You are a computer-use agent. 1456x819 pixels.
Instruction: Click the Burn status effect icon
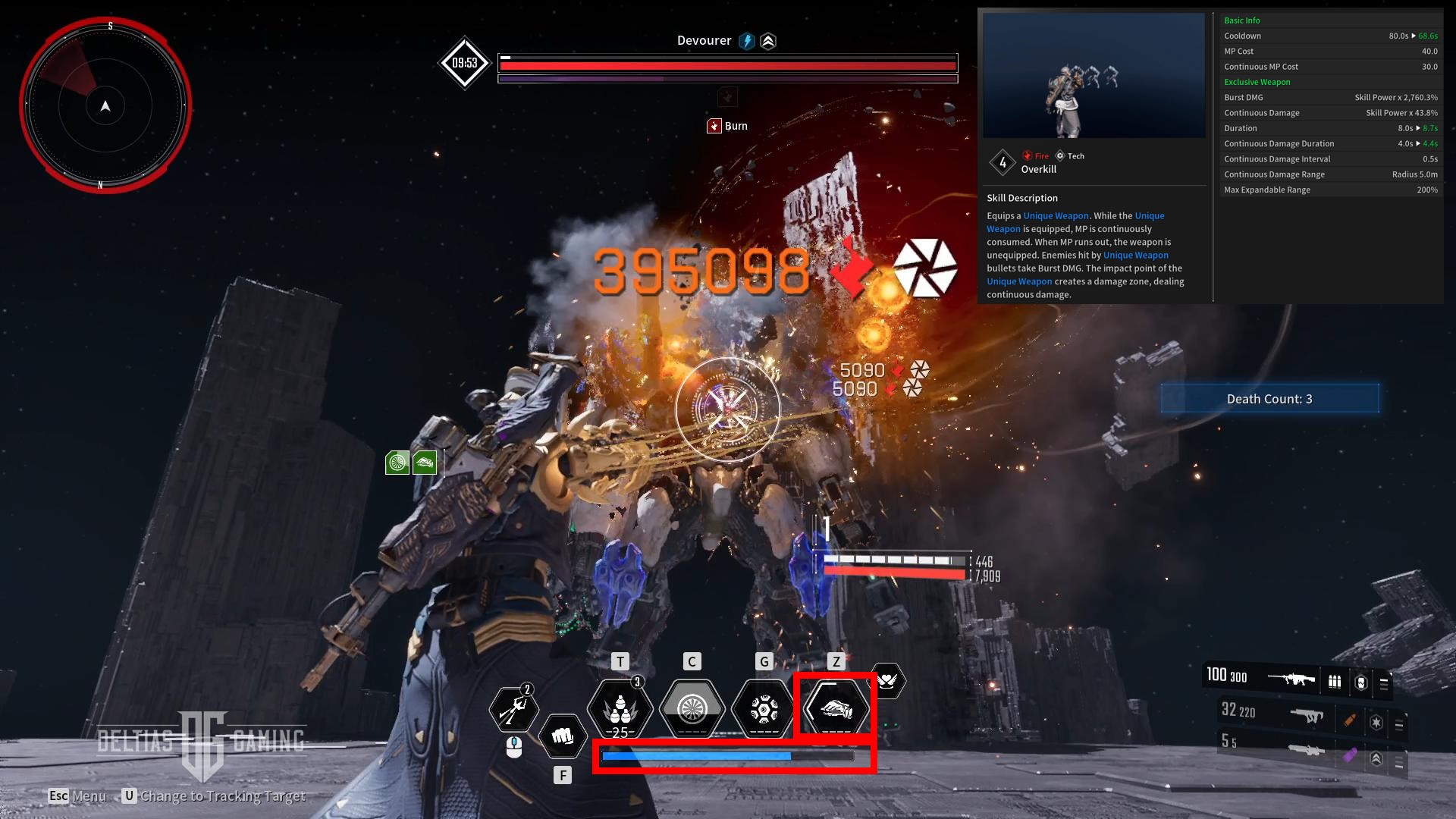coord(714,126)
